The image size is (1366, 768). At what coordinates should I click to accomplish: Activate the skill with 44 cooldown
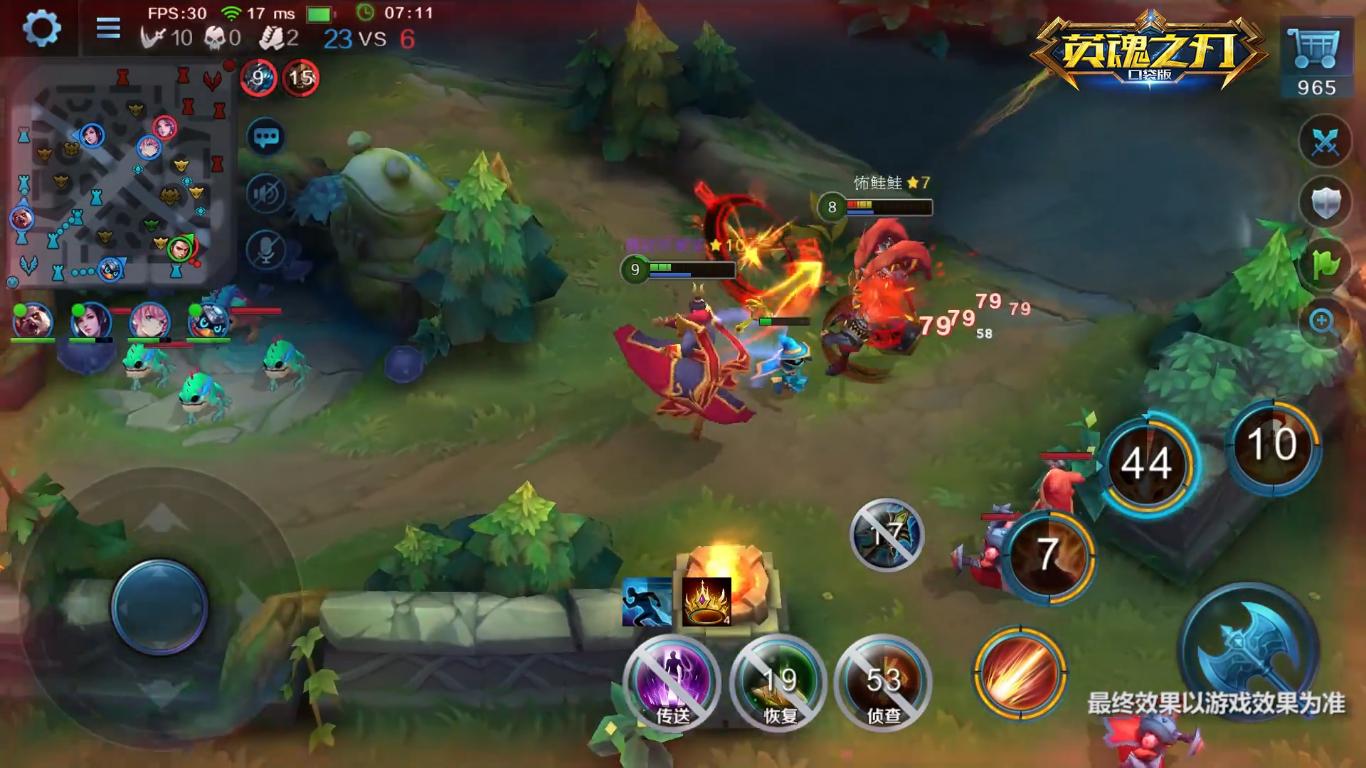coord(1147,465)
